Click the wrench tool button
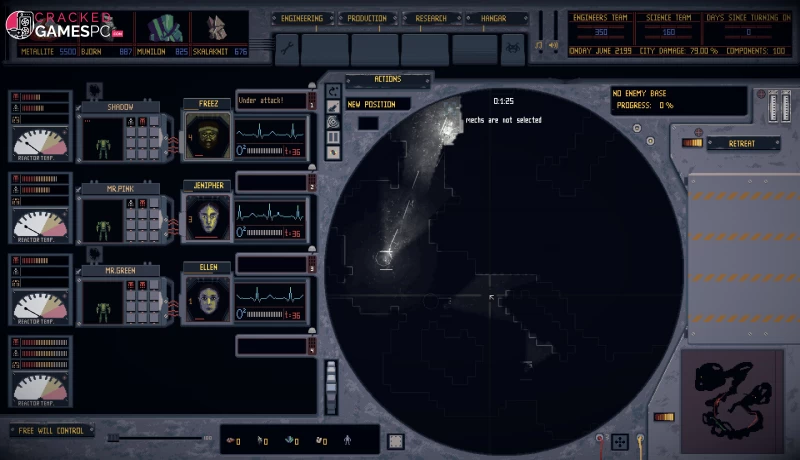The width and height of the screenshot is (800, 460). click(286, 47)
